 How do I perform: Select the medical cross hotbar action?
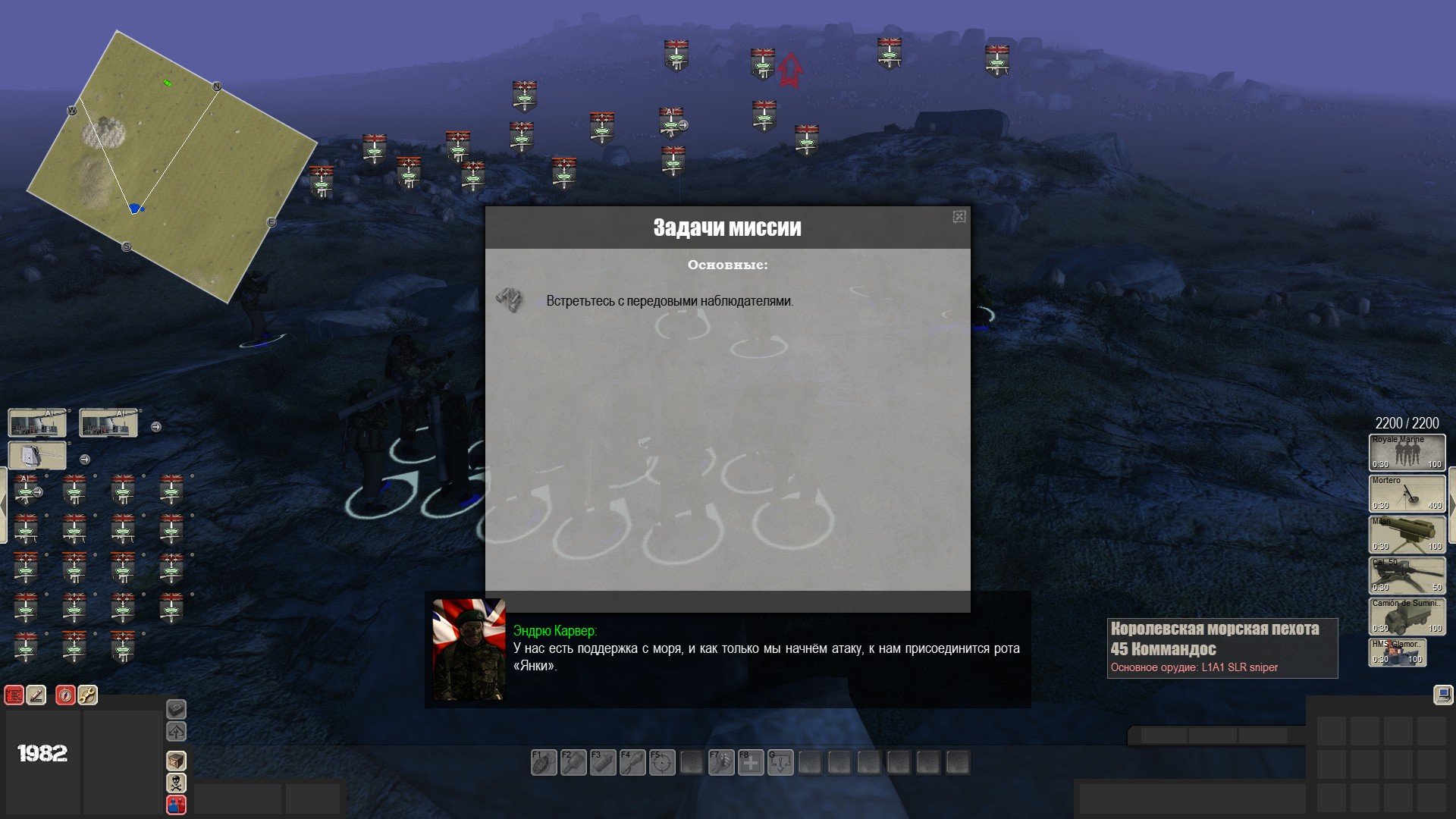click(751, 762)
